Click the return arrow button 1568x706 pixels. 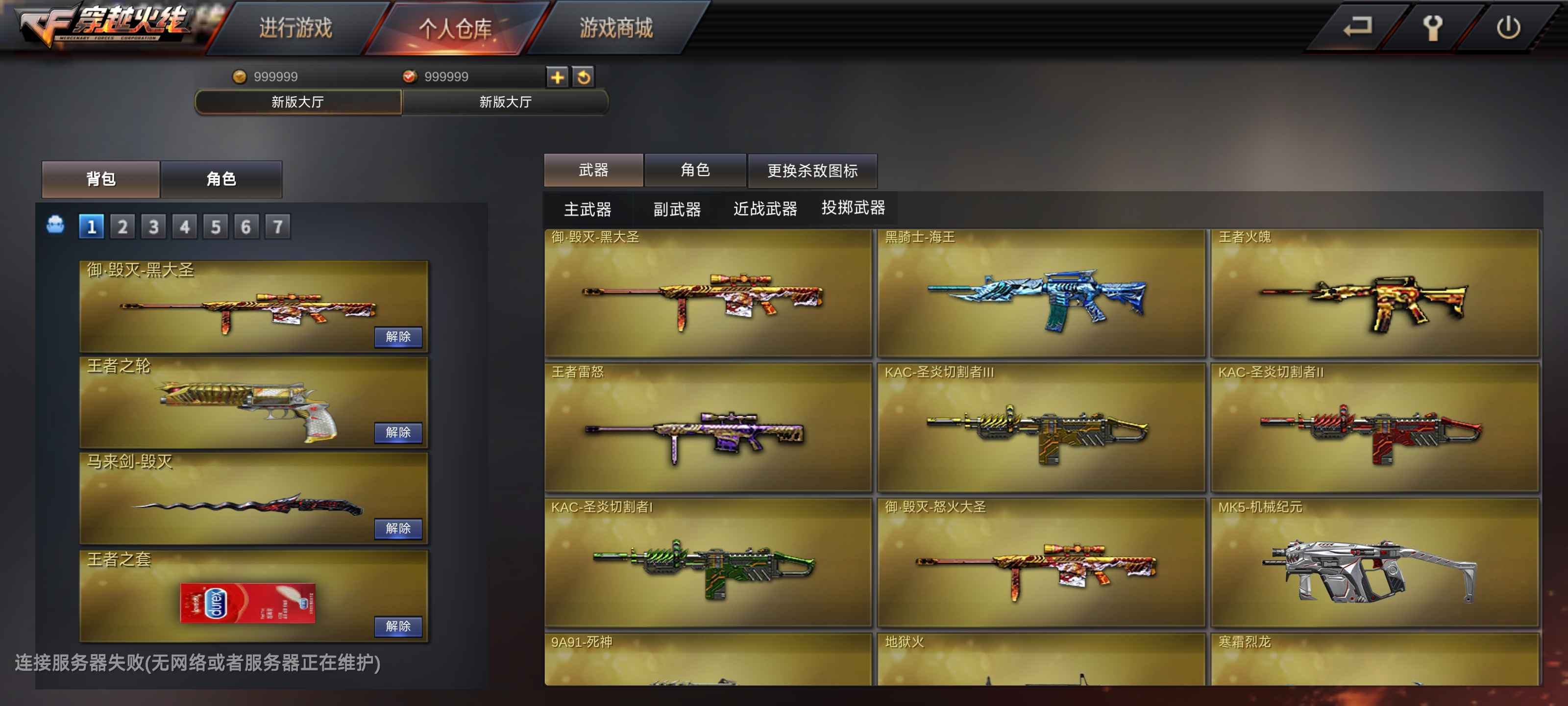[x=1357, y=27]
